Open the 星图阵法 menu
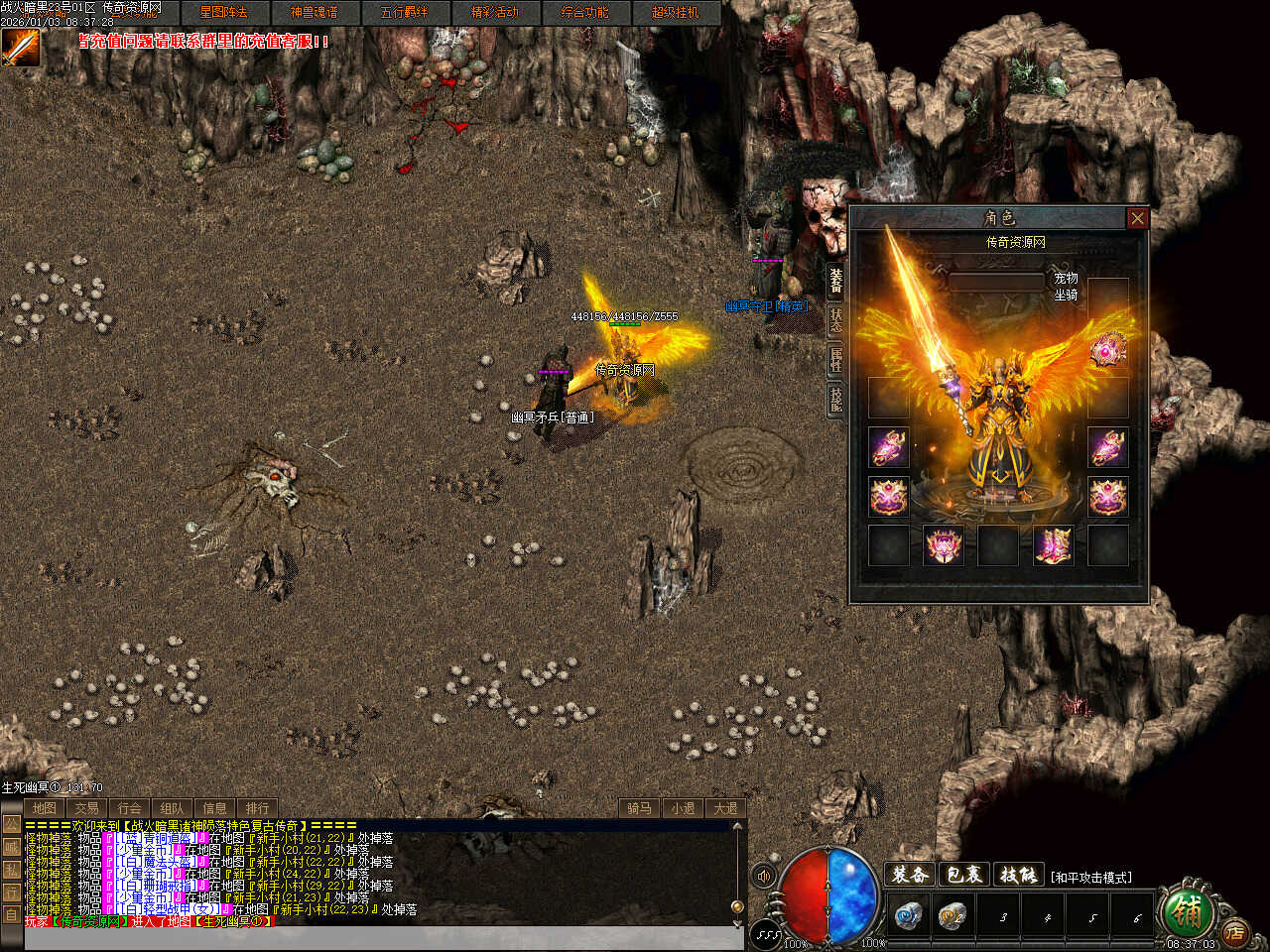This screenshot has width=1270, height=952. click(223, 13)
